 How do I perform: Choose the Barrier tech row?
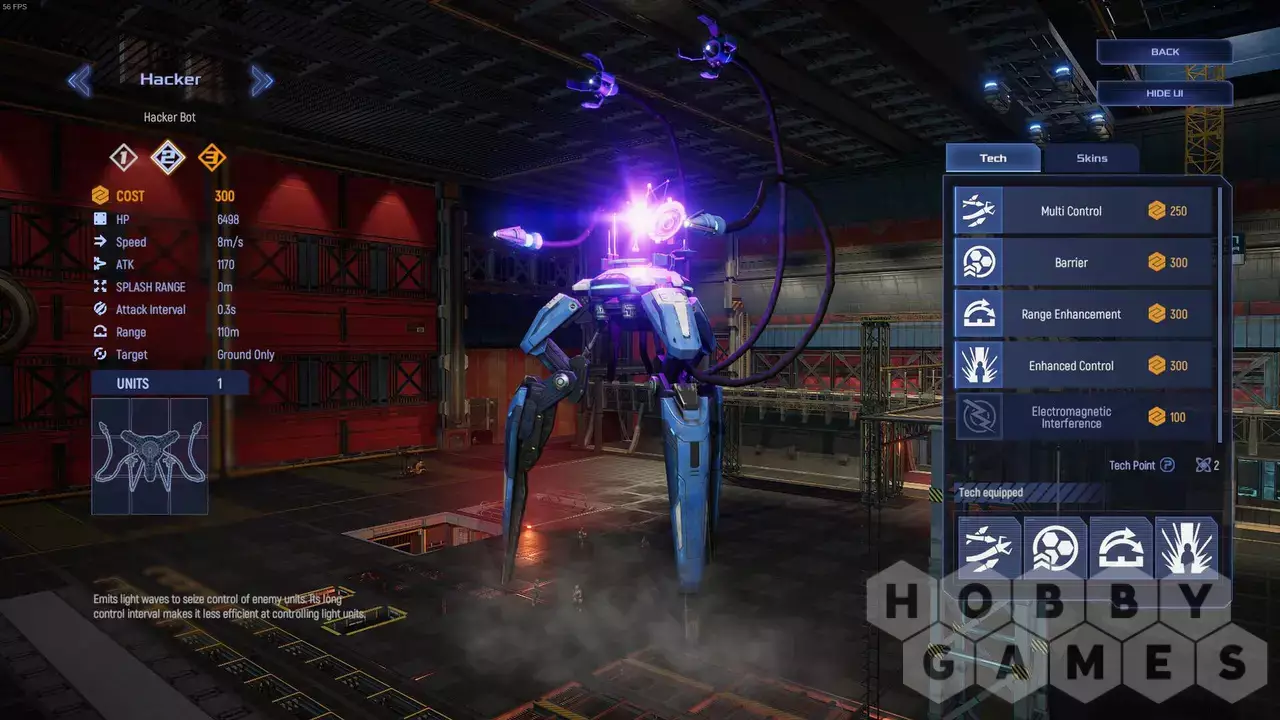tap(1084, 263)
